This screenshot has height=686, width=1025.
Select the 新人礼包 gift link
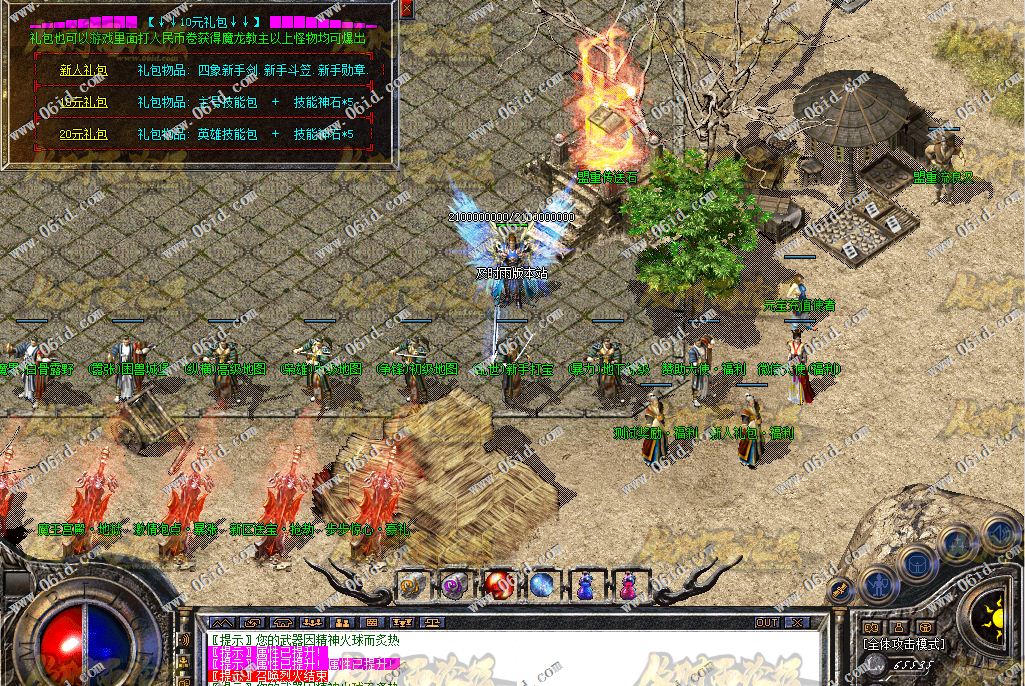(83, 71)
